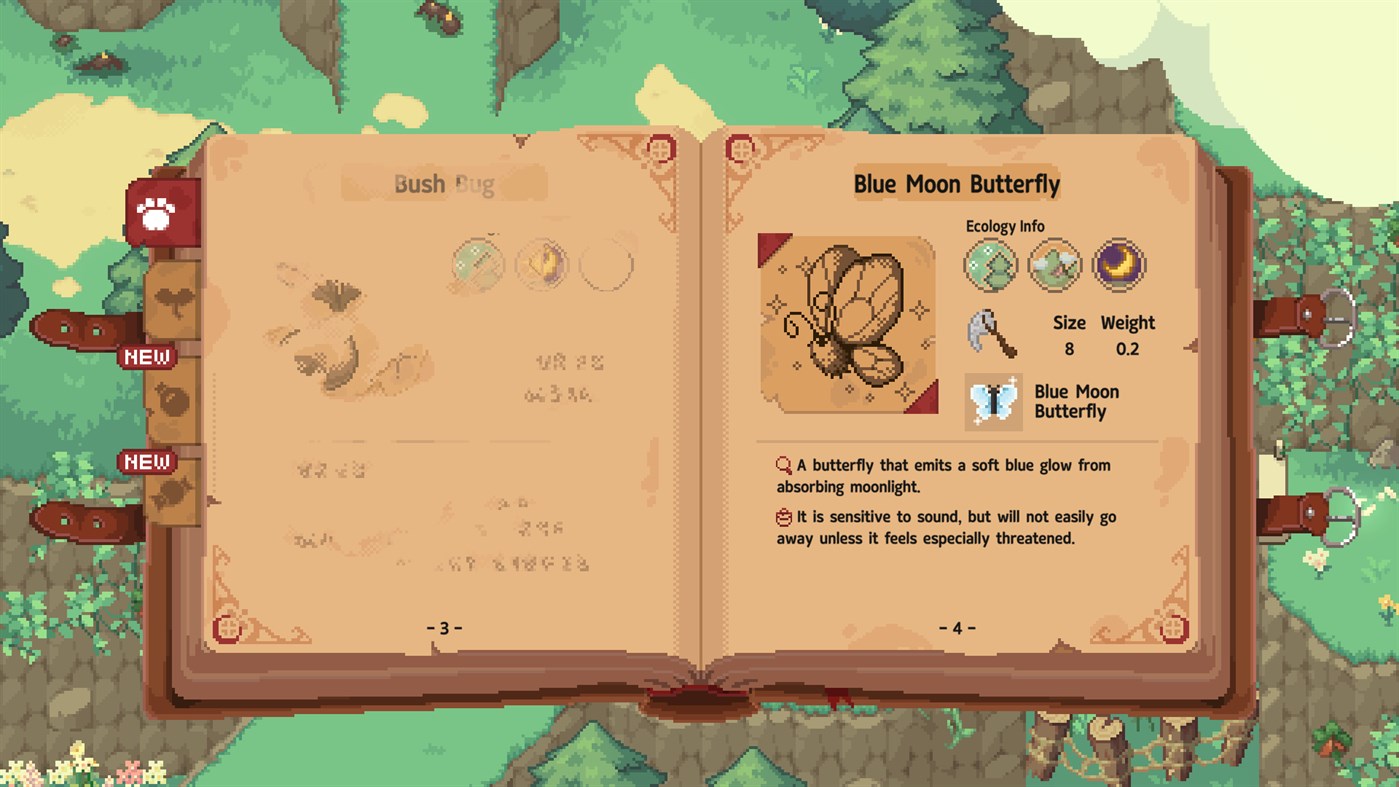The height and width of the screenshot is (787, 1399).
Task: Click the Blue Moon Butterfly name label
Action: (1075, 401)
